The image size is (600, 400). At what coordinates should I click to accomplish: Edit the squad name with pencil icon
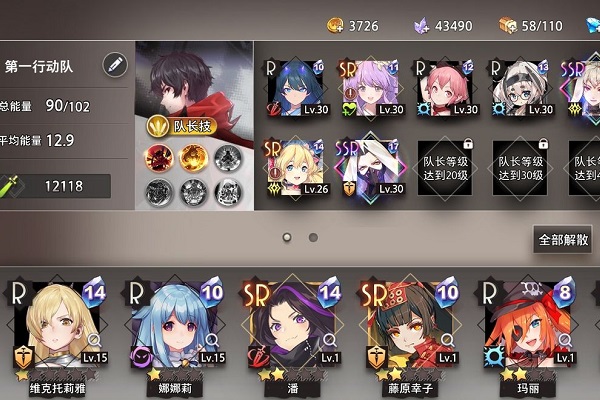(115, 66)
